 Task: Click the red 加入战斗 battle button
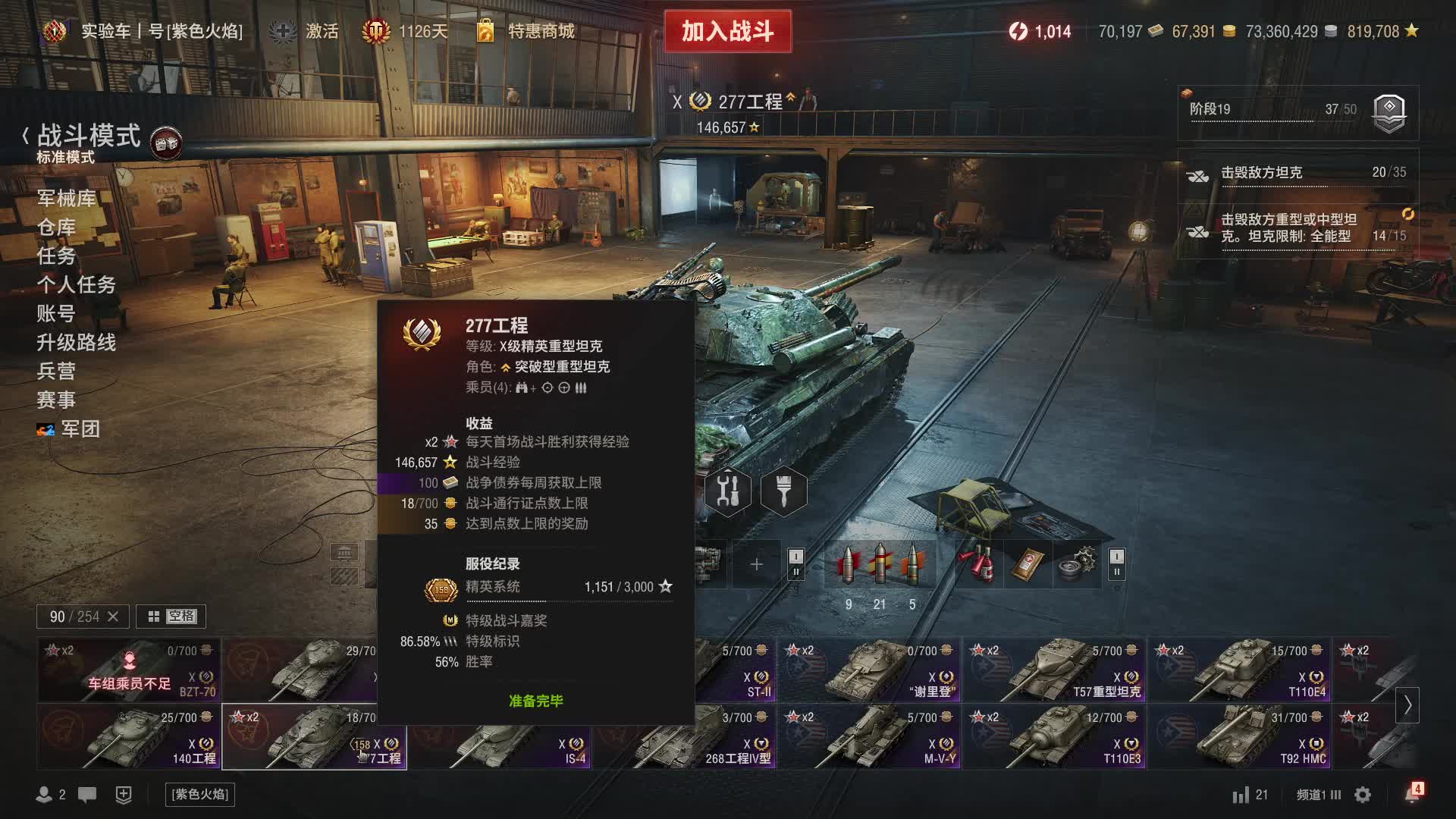click(x=727, y=31)
